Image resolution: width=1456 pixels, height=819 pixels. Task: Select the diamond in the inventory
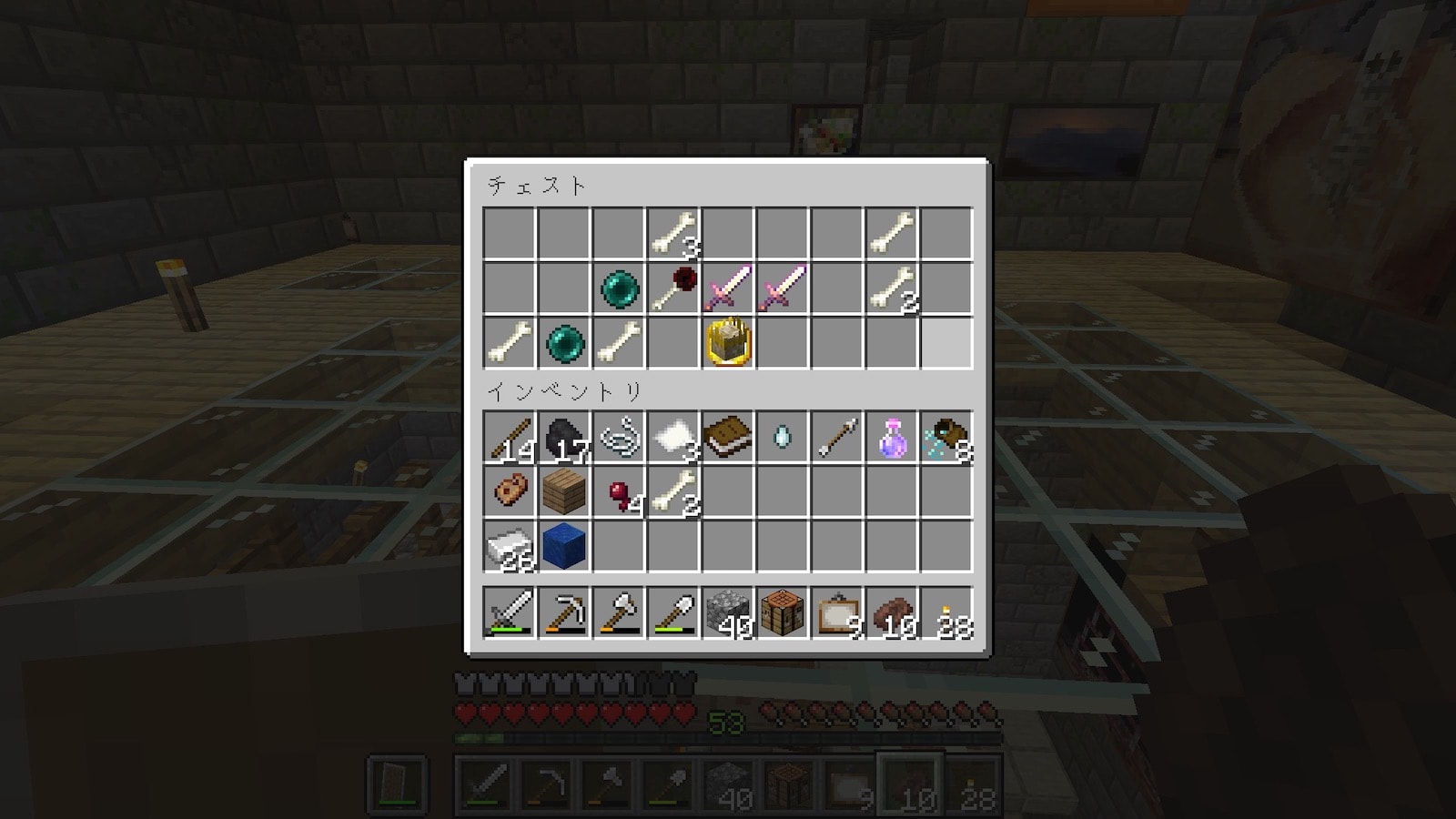(783, 438)
